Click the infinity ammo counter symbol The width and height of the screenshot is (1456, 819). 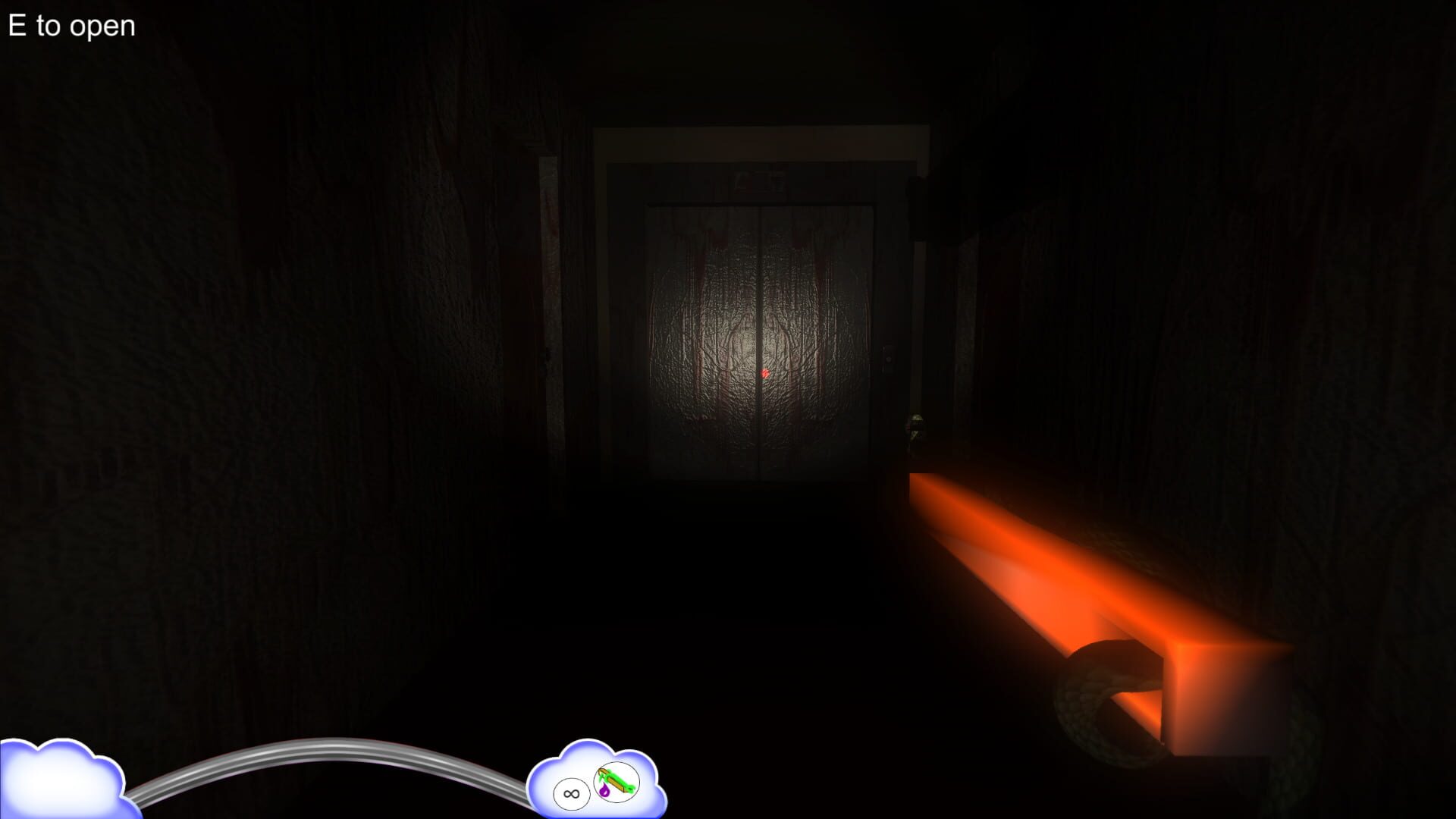click(x=571, y=795)
